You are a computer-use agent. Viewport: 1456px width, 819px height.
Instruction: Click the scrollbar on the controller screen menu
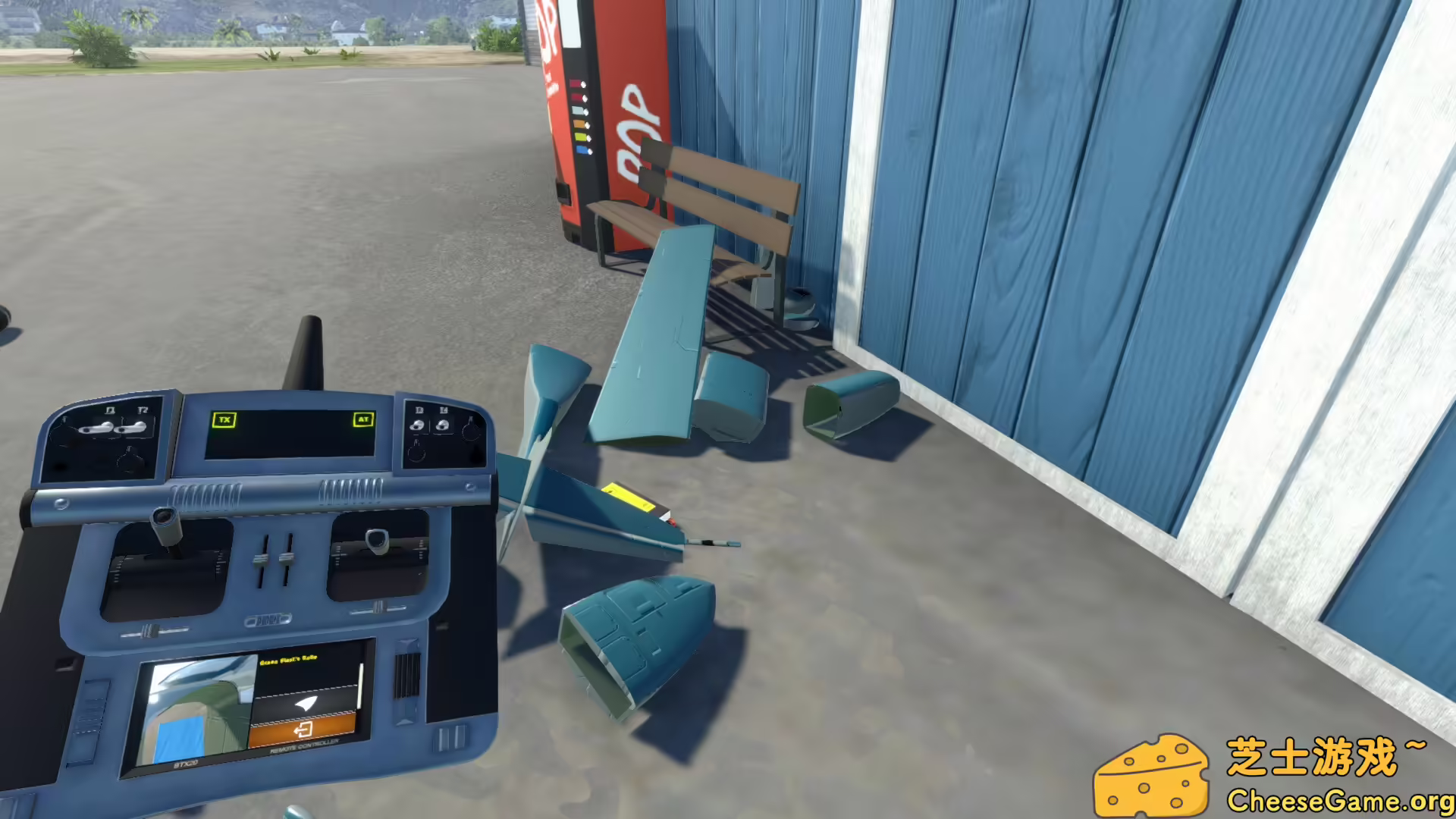coord(359,686)
